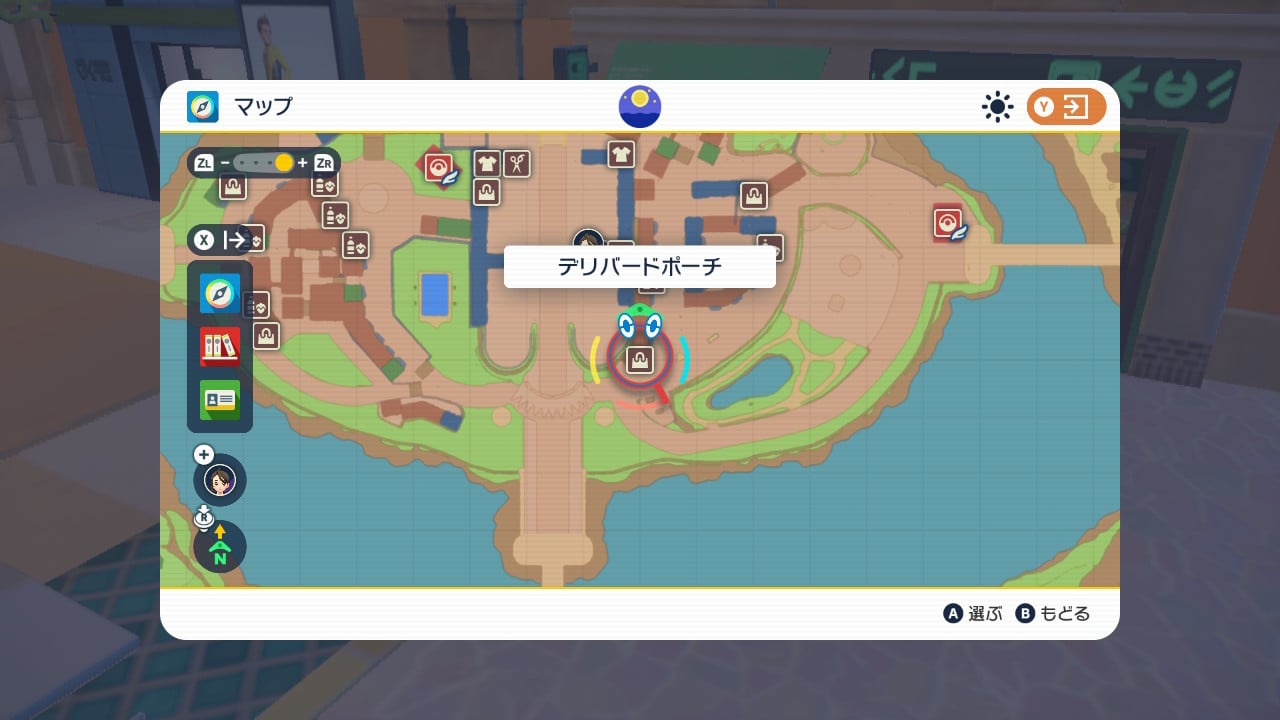Viewport: 1280px width, 720px height.
Task: Select the highlighted Delibird Presents bag icon
Action: click(640, 360)
